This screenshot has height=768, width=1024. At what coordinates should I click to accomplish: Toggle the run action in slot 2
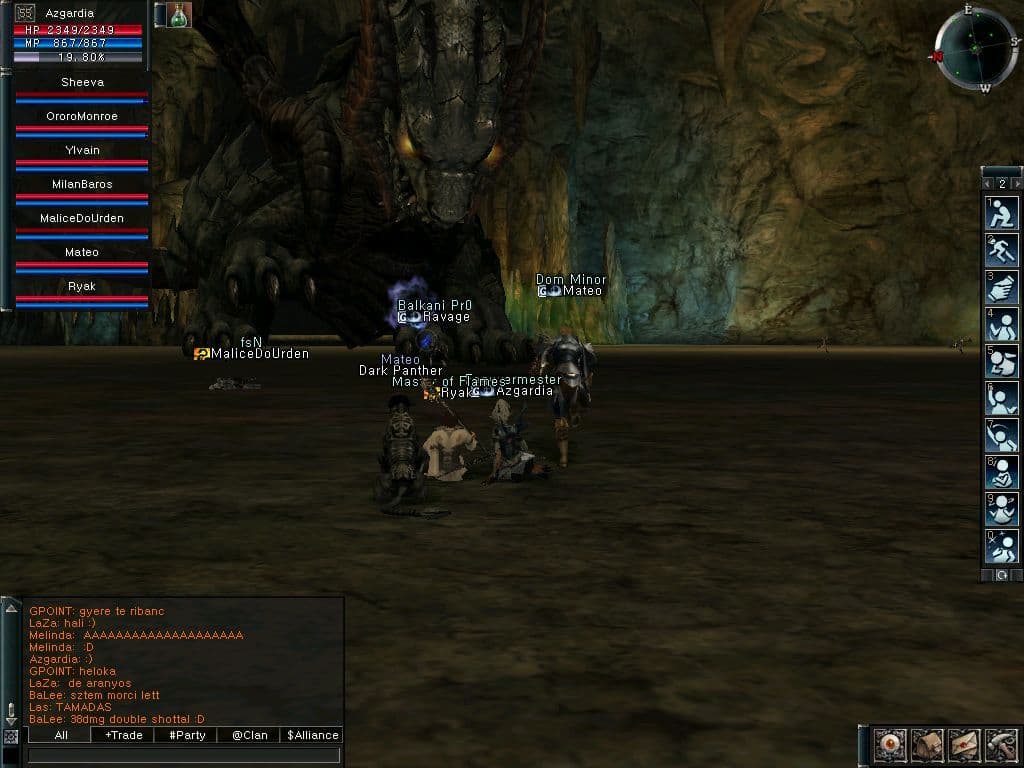coord(1001,250)
